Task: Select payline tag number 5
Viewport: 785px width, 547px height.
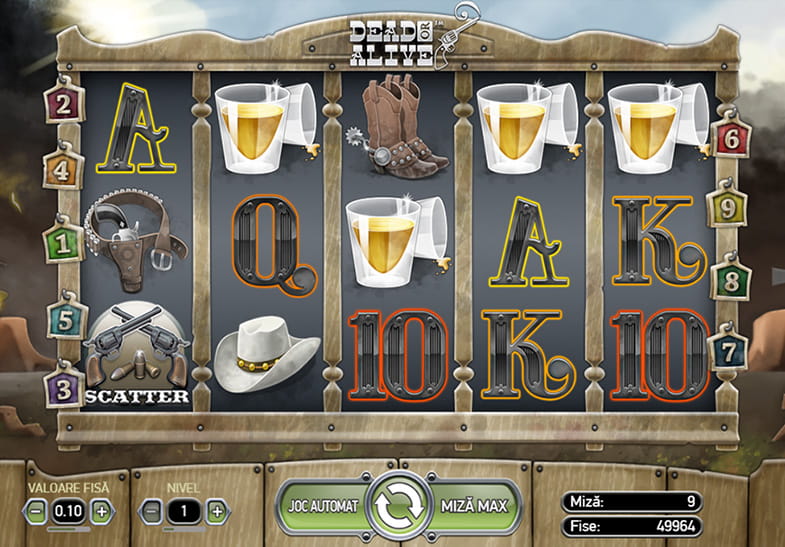Action: tap(64, 321)
